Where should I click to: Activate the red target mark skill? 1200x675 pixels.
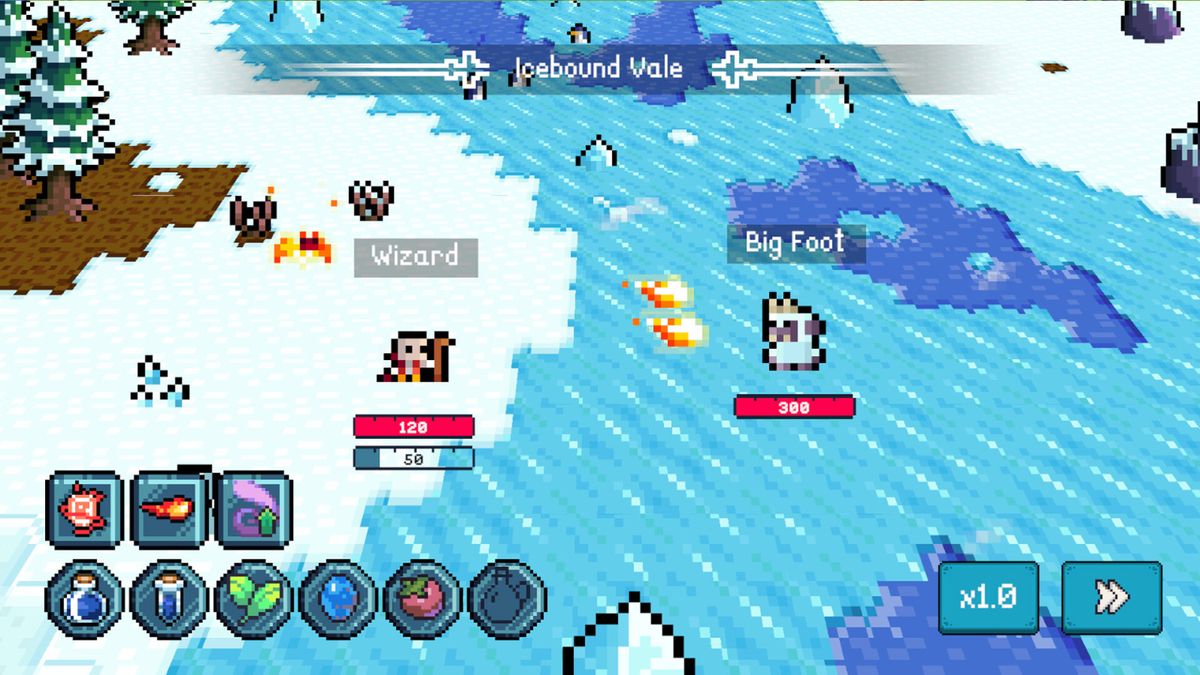click(84, 510)
